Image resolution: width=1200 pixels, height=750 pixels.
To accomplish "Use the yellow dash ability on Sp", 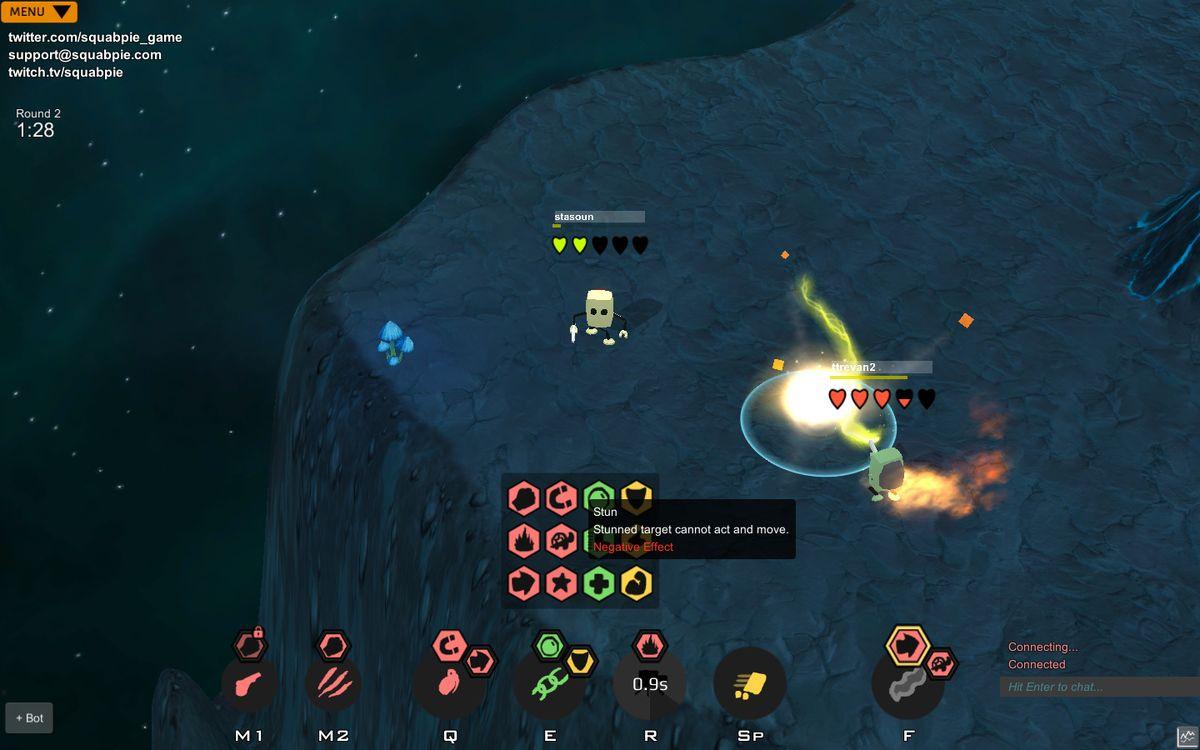I will point(750,685).
